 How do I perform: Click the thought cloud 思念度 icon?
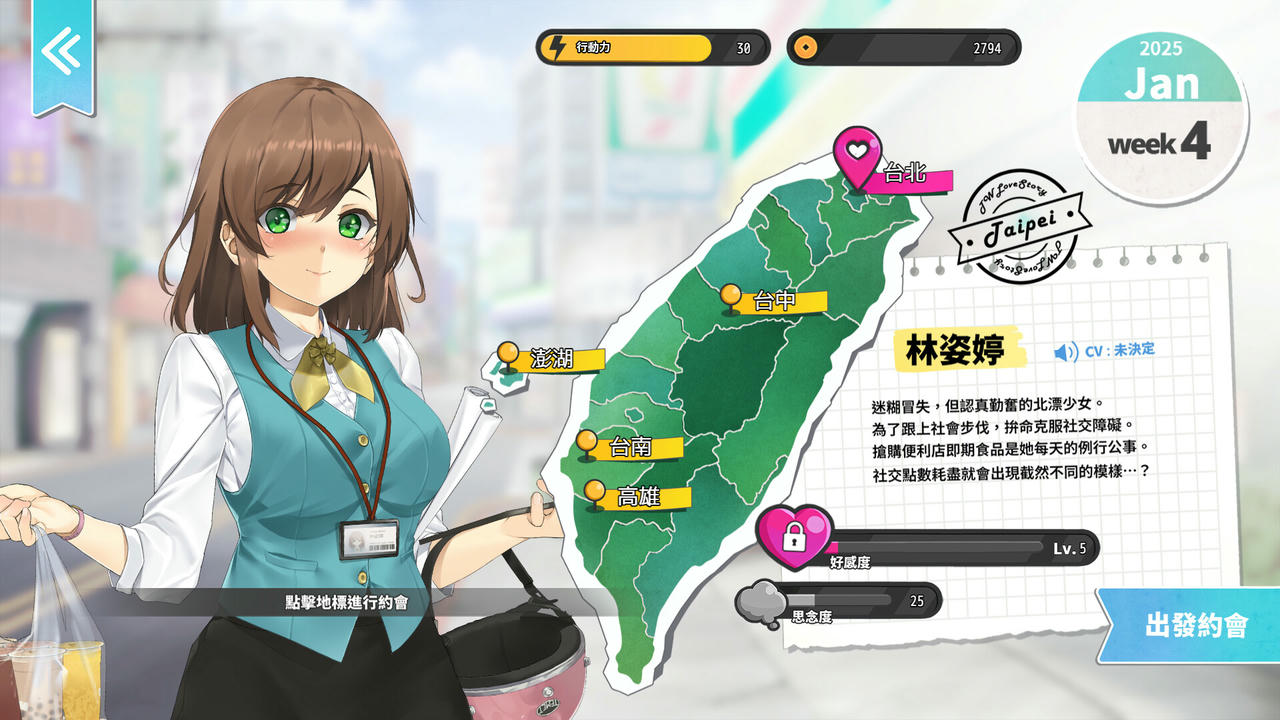pos(769,602)
